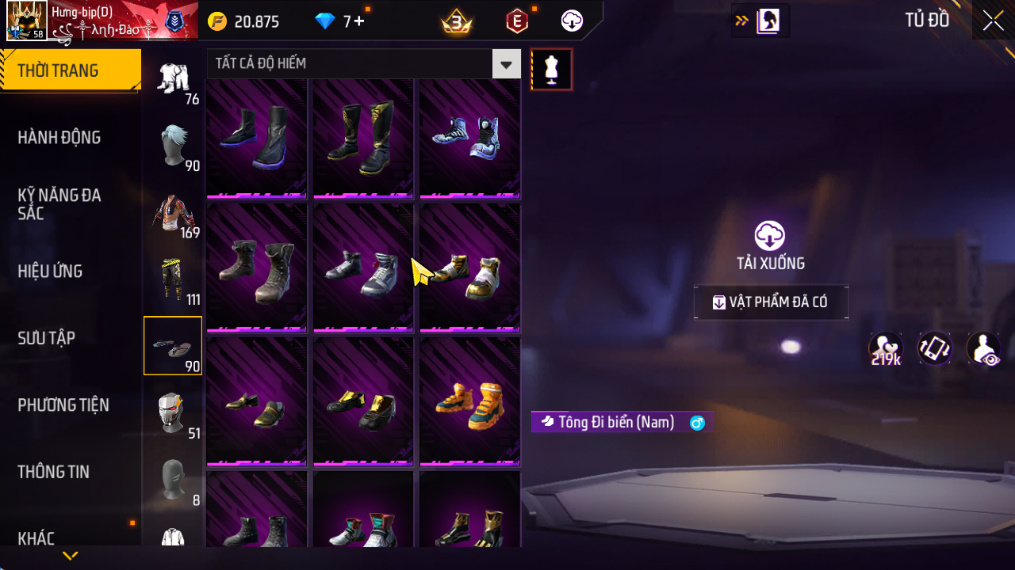Switch to PHƯƠNG TIỆN tab
The image size is (1015, 570).
pyautogui.click(x=63, y=405)
